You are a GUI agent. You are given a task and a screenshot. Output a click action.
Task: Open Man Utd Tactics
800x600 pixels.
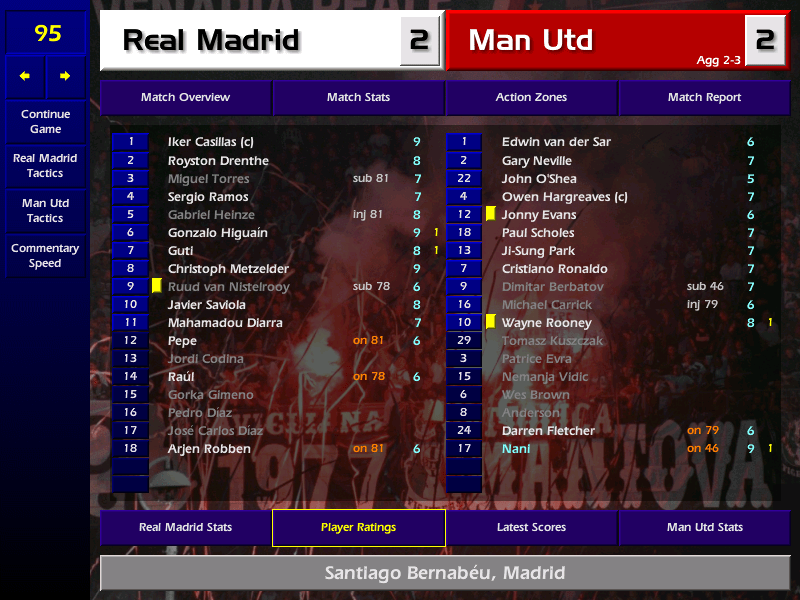(x=45, y=211)
